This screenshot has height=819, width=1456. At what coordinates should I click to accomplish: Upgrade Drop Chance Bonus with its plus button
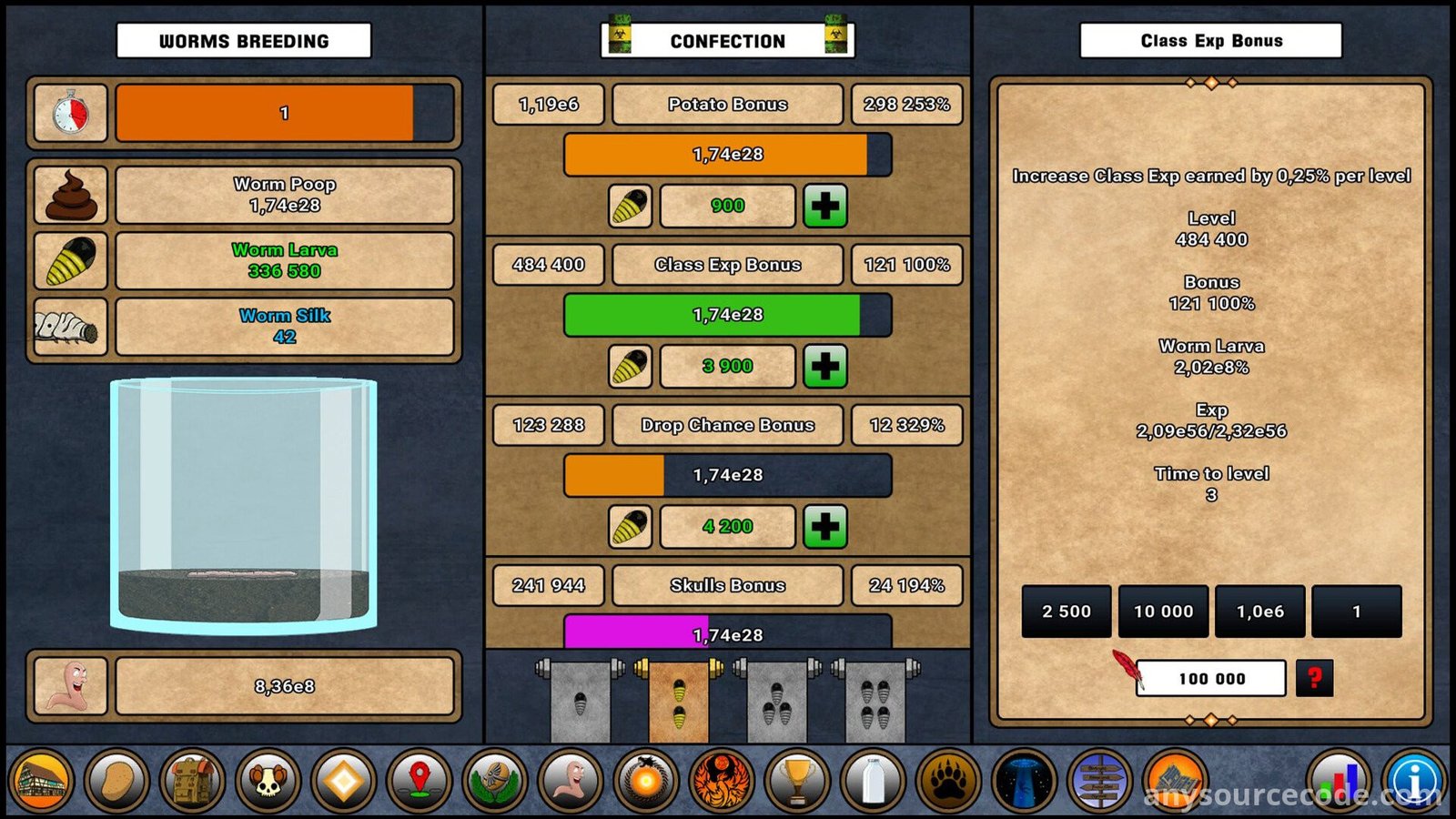pyautogui.click(x=824, y=526)
